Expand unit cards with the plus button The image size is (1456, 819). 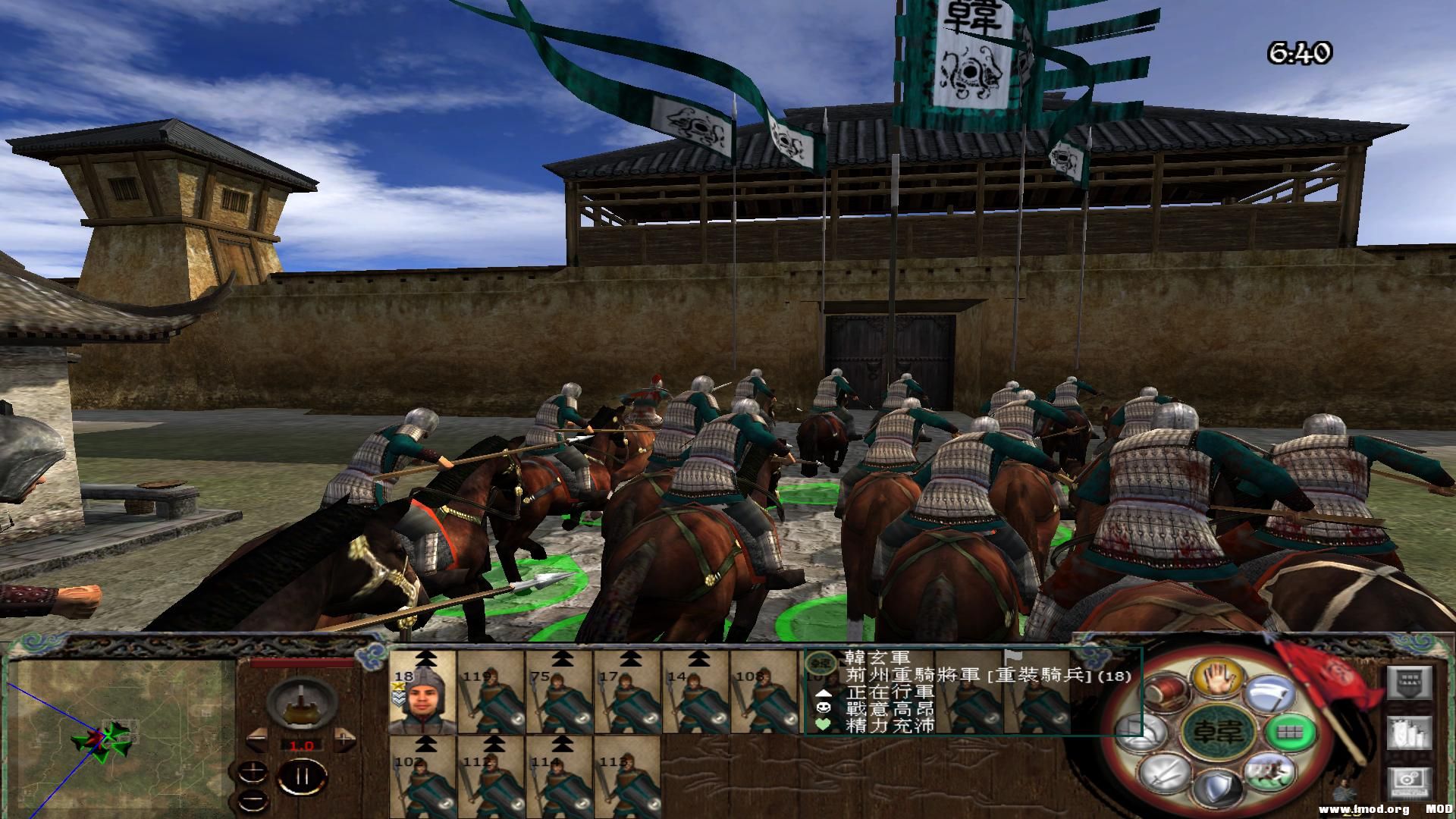(x=253, y=771)
